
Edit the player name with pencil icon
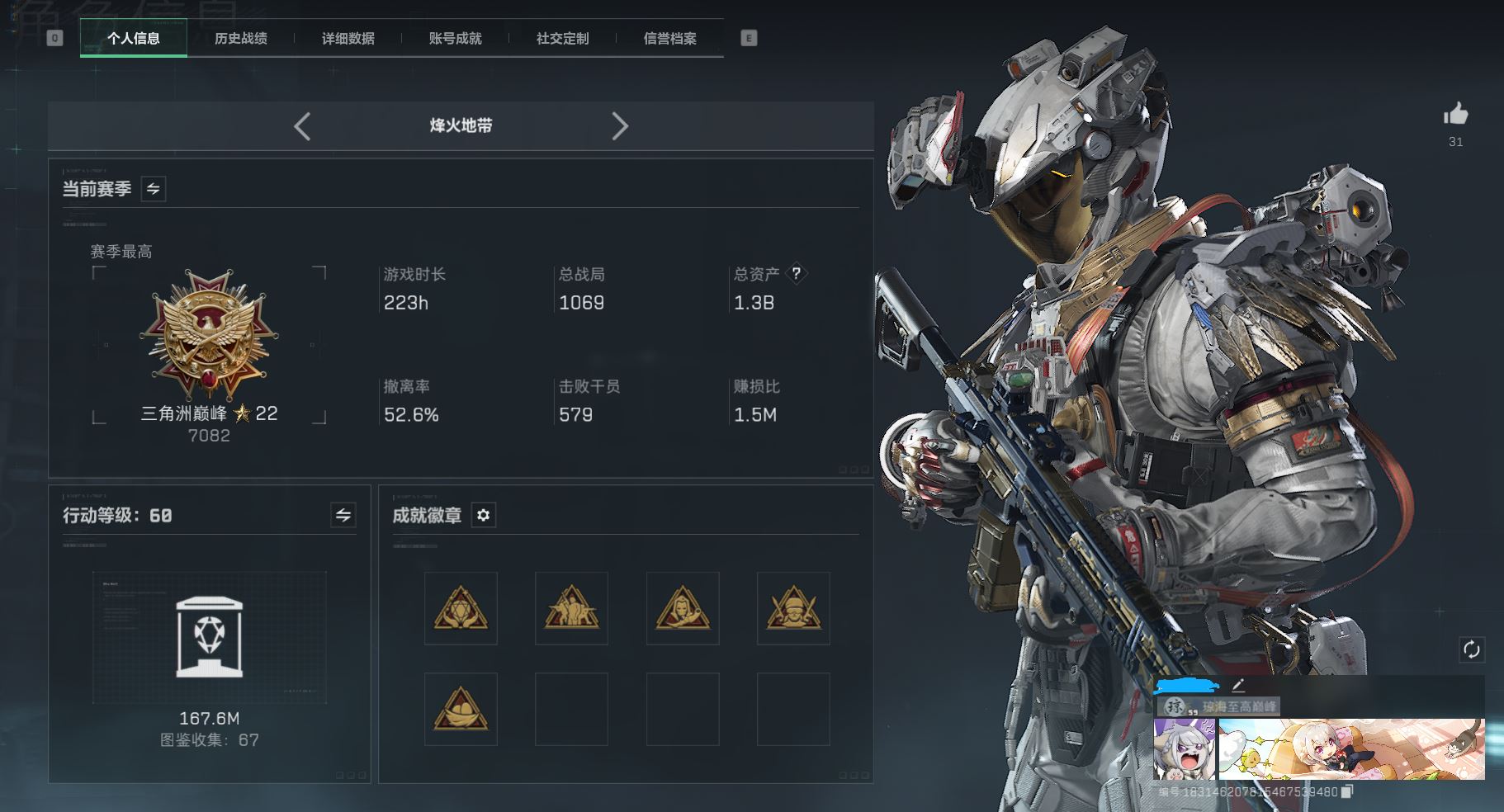pyautogui.click(x=1238, y=685)
